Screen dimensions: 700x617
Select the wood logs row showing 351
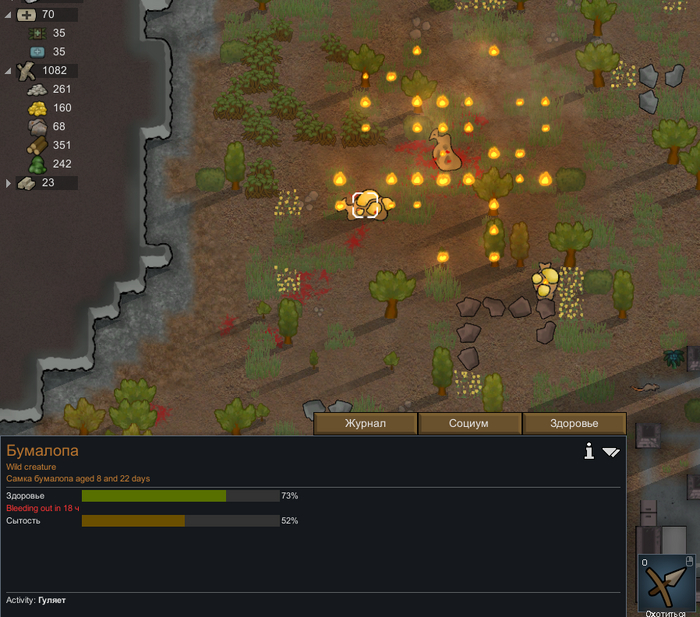click(50, 146)
